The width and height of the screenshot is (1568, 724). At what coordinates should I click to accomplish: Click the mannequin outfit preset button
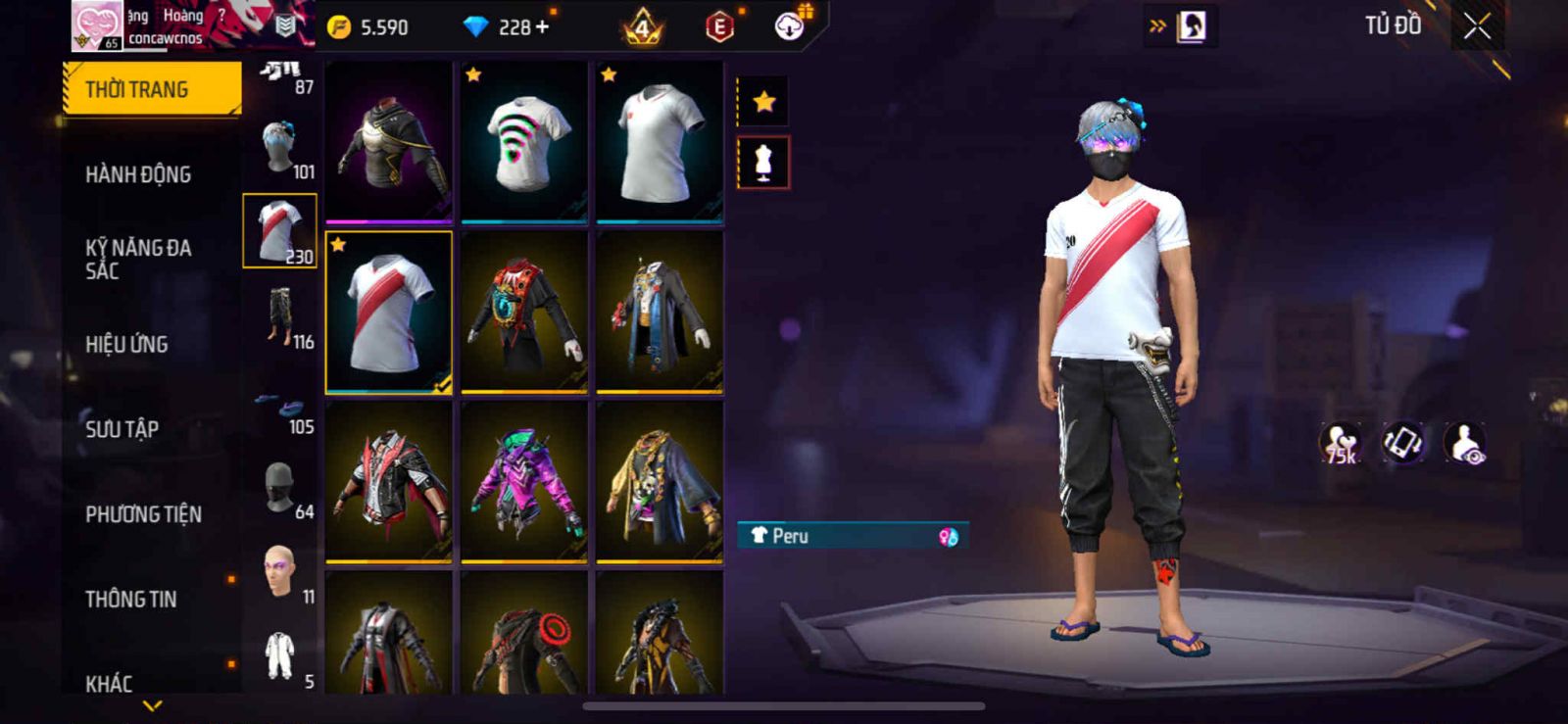(763, 163)
